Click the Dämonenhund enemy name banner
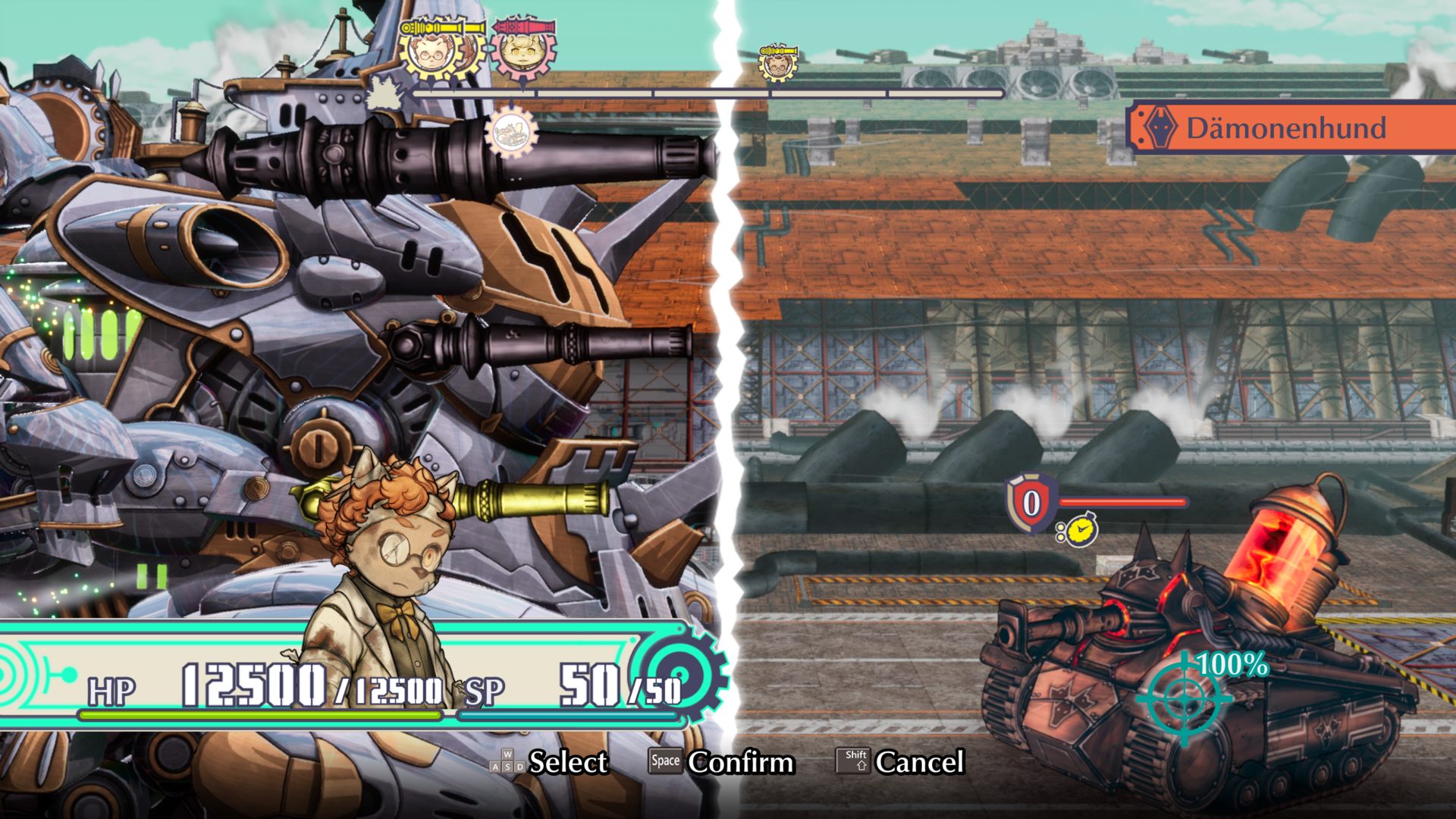This screenshot has height=819, width=1456. tap(1291, 127)
